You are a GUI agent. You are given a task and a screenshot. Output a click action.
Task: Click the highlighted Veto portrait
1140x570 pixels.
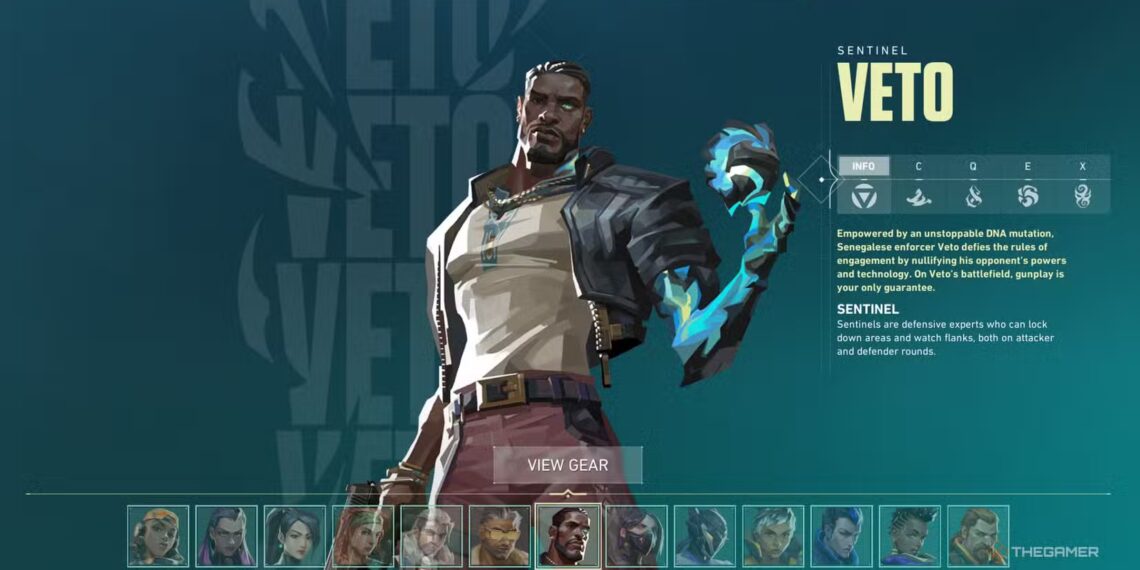[x=568, y=536]
